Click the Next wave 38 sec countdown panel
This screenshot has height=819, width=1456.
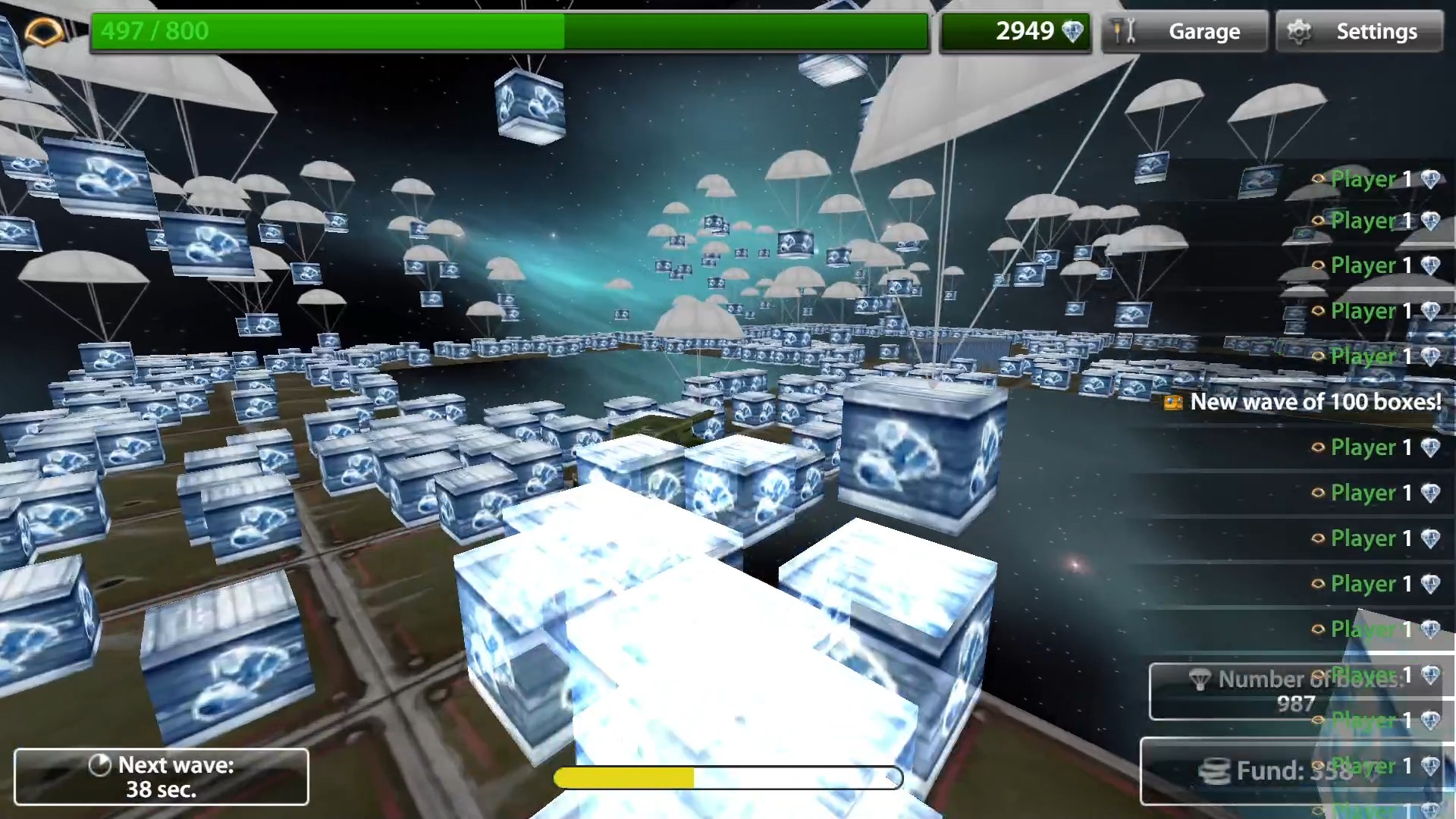click(x=161, y=776)
